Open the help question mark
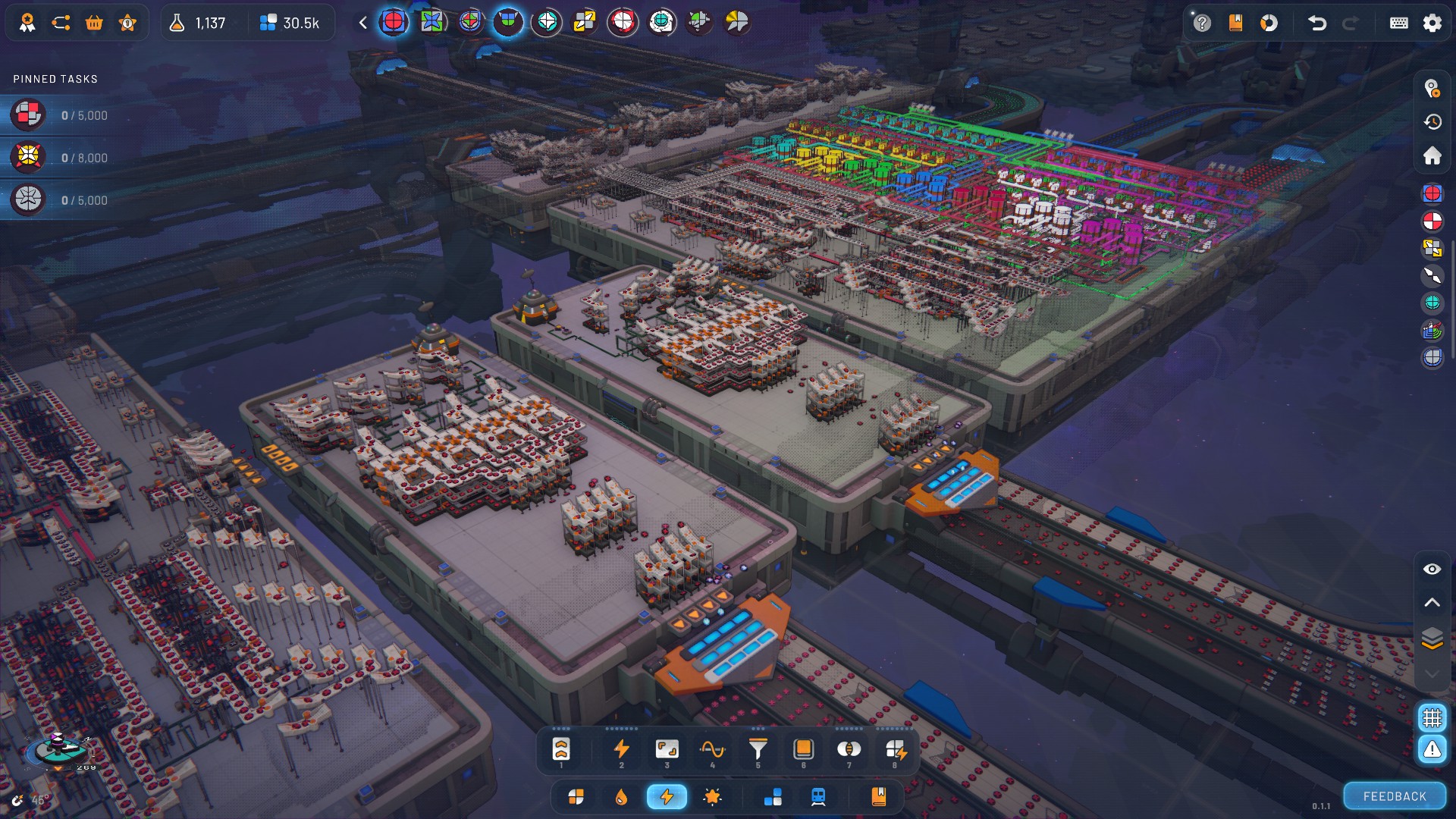Image resolution: width=1456 pixels, height=819 pixels. (x=1202, y=23)
